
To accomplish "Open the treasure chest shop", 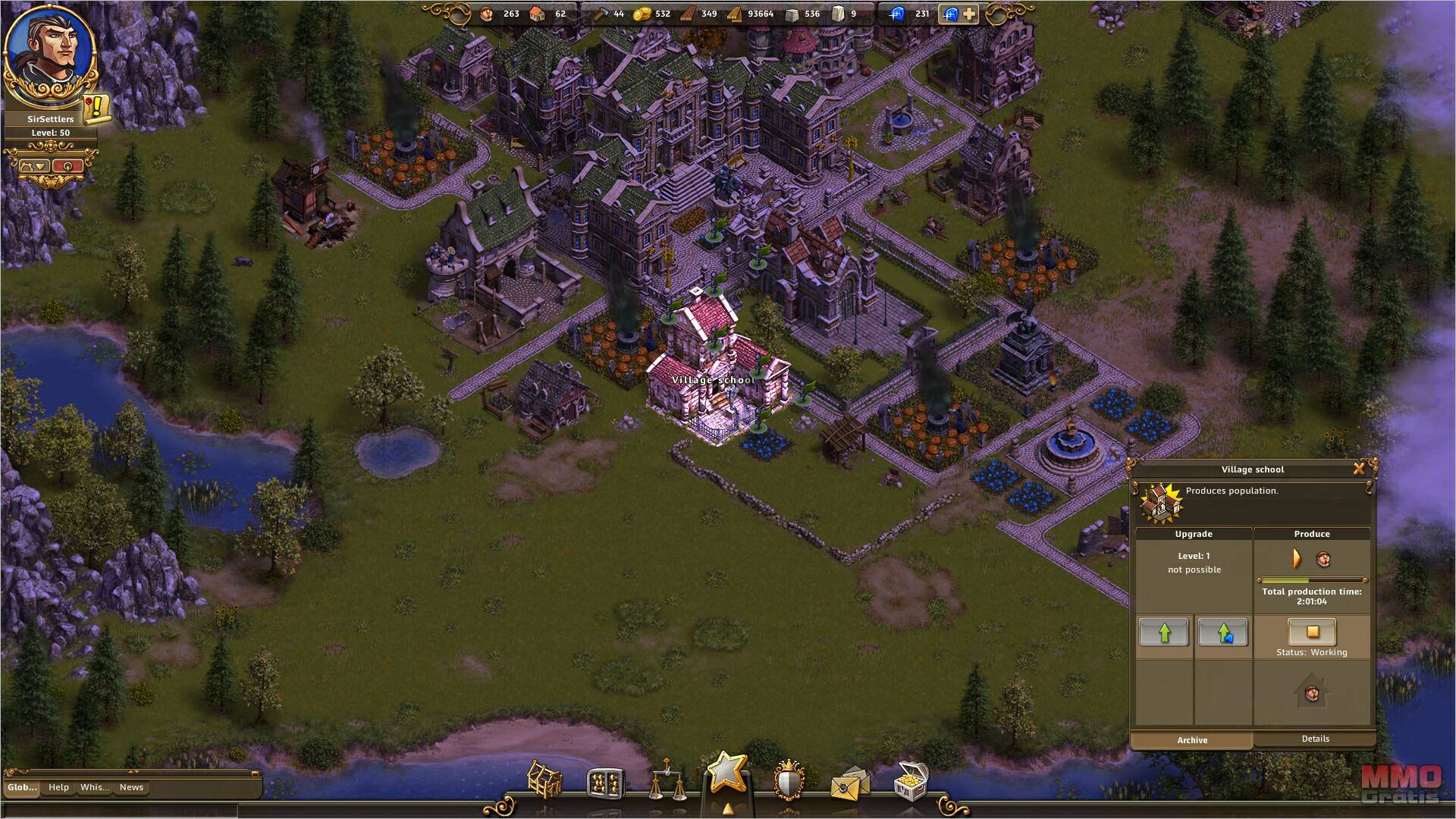I will (911, 780).
